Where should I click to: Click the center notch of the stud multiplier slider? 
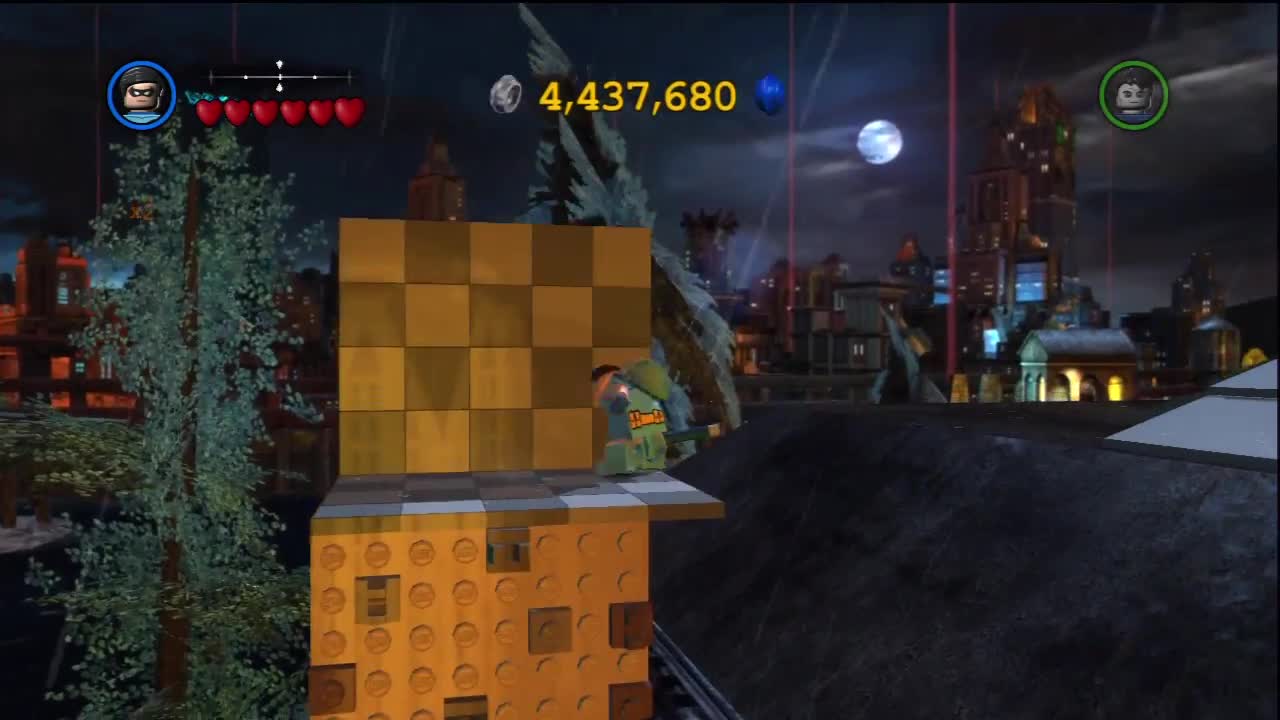coord(279,79)
